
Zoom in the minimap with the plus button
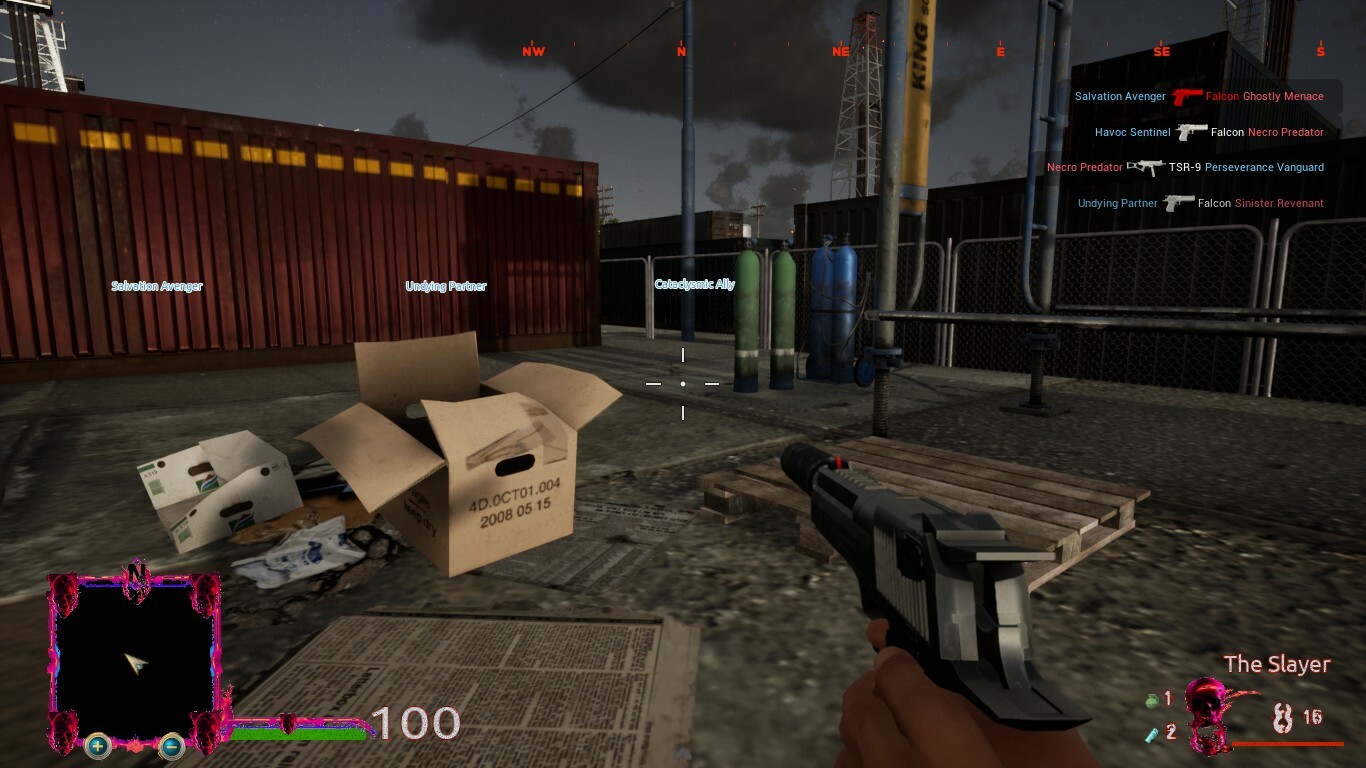[x=96, y=744]
